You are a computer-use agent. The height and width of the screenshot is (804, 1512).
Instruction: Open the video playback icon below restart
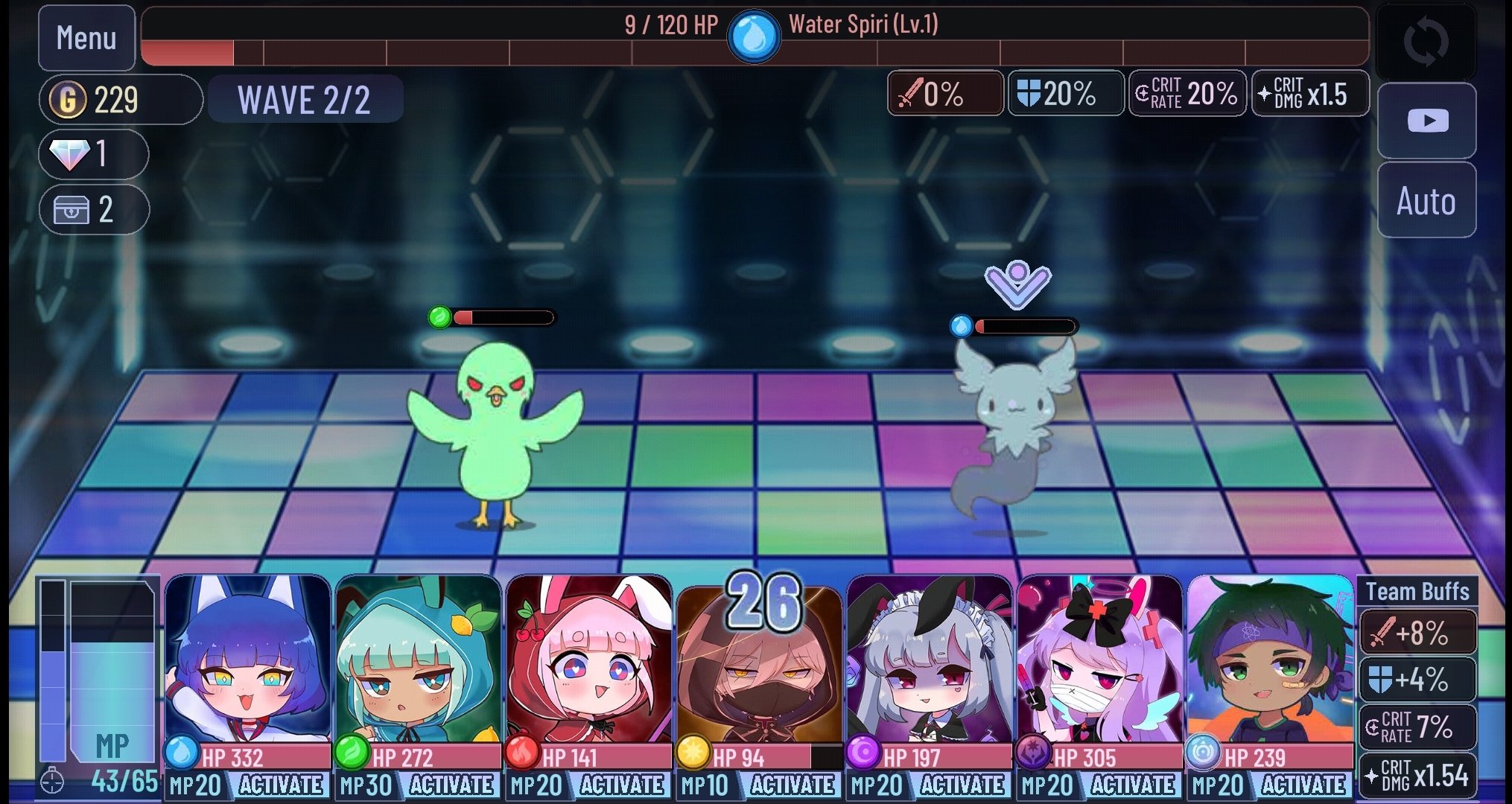(1426, 121)
